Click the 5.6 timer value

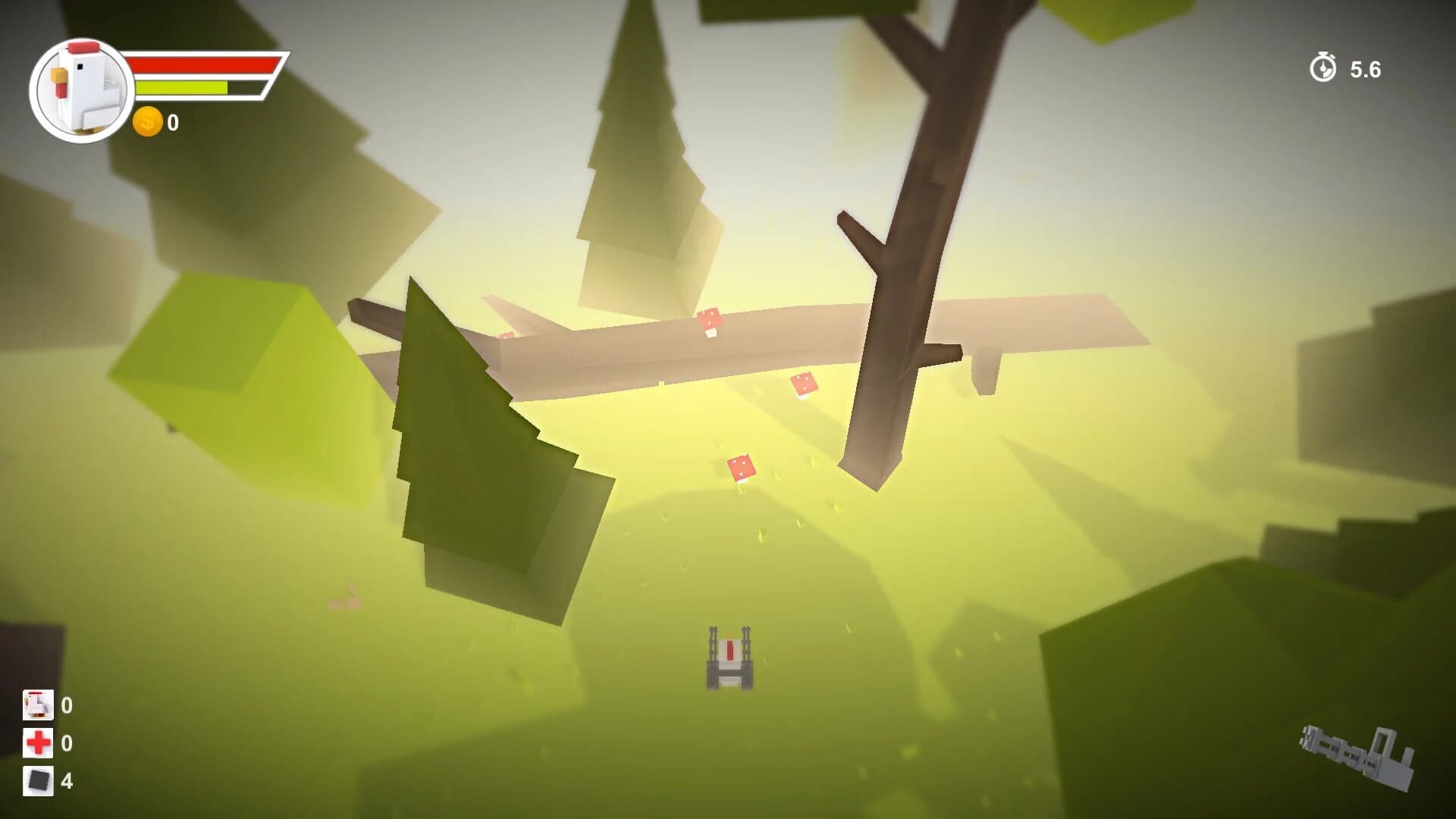pyautogui.click(x=1367, y=68)
